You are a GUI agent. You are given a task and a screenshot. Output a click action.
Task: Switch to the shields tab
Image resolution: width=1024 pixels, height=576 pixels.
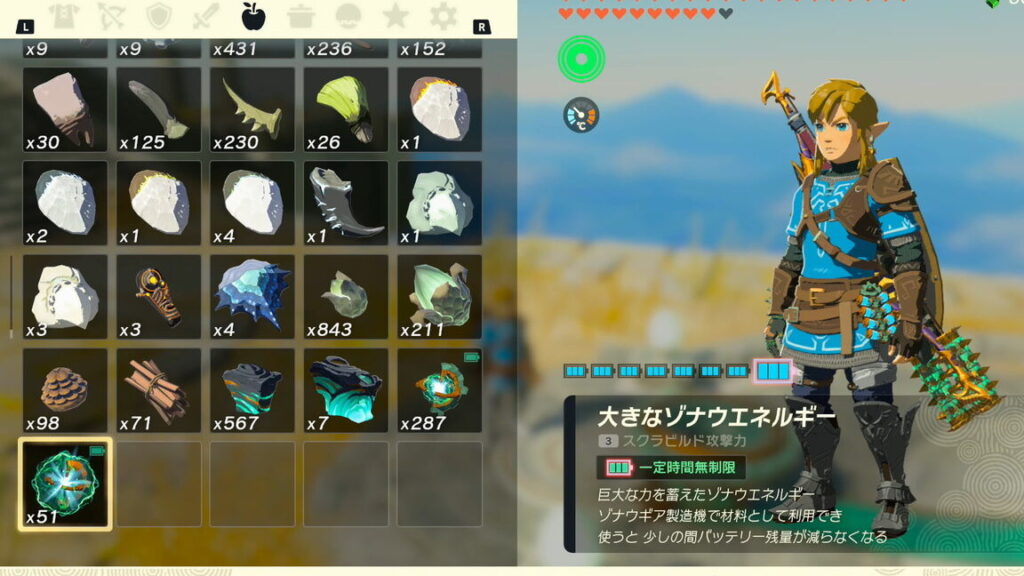point(158,16)
